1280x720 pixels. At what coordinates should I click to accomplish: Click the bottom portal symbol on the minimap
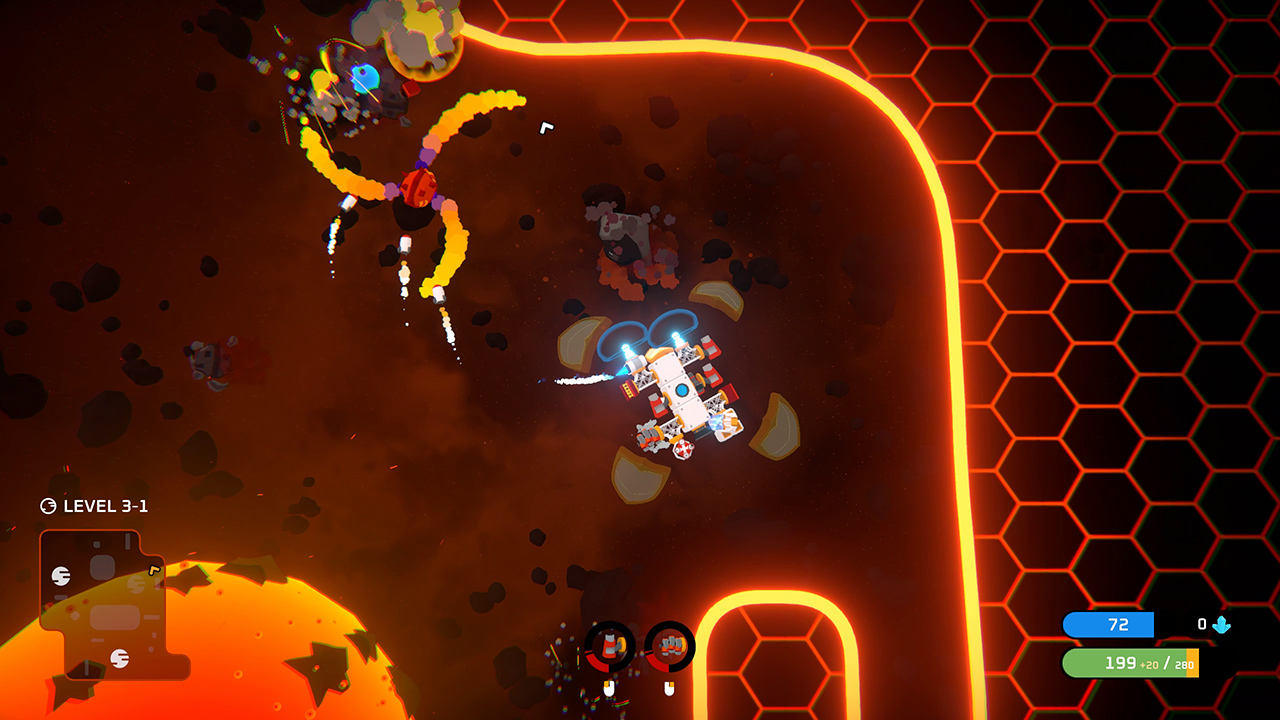119,658
